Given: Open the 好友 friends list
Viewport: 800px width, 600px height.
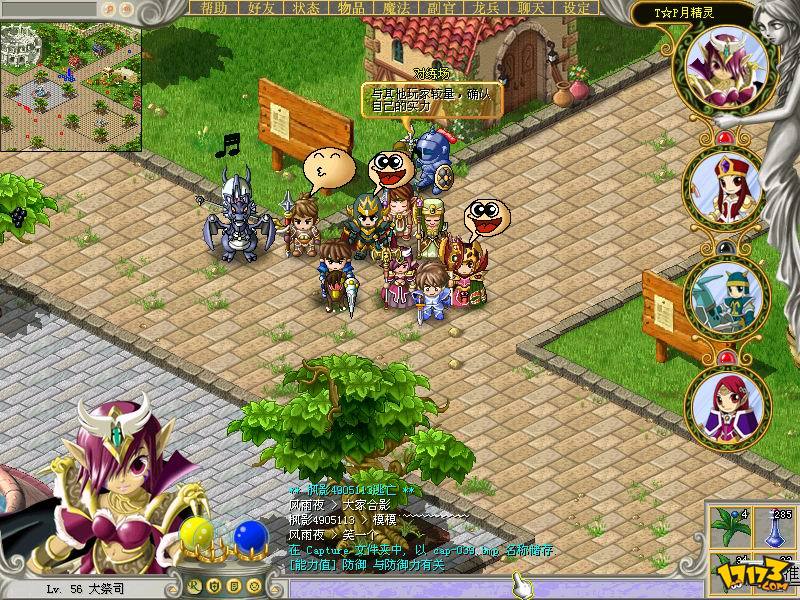Looking at the screenshot, I should pos(260,8).
